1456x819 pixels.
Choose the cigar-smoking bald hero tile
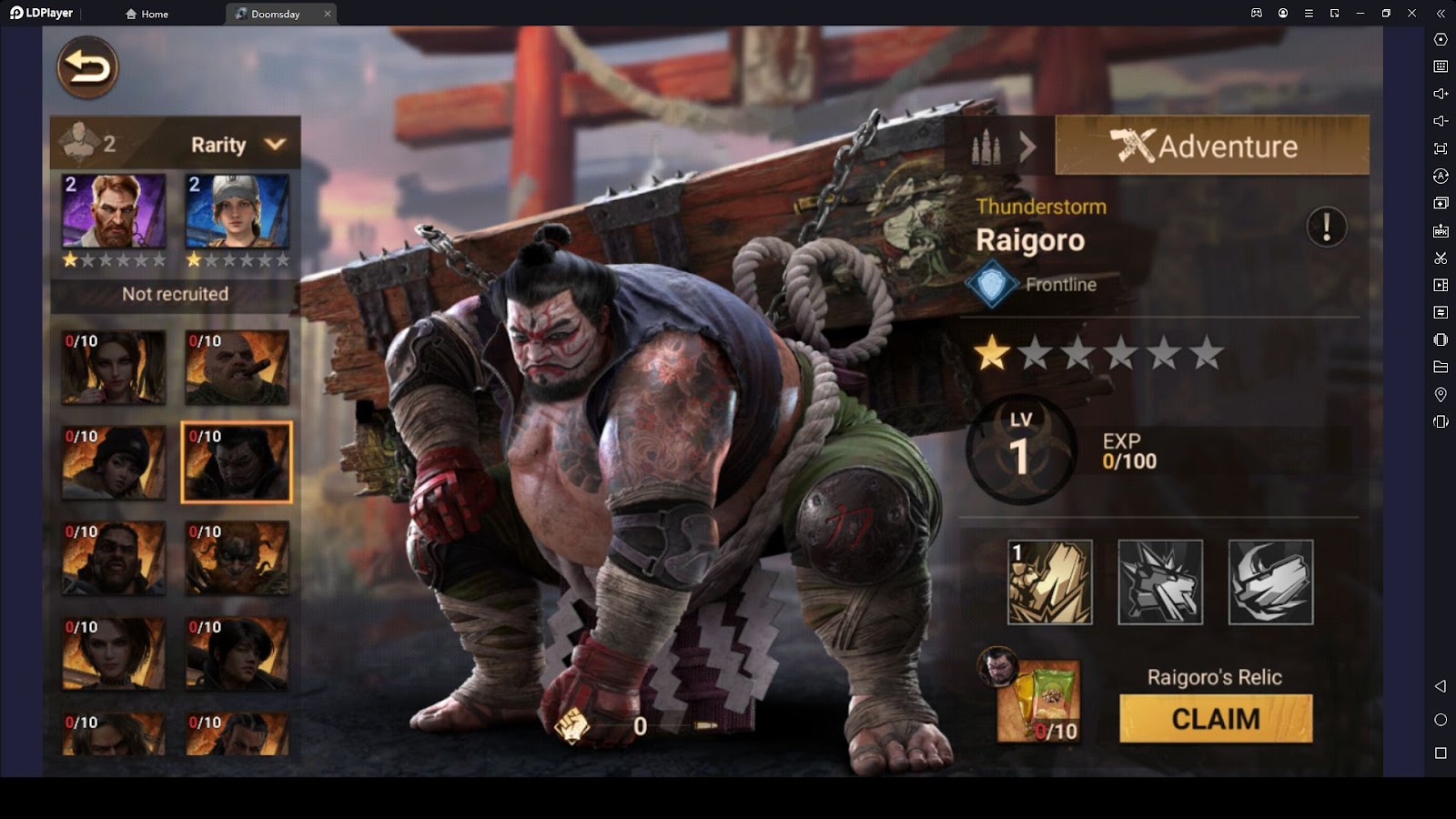238,368
